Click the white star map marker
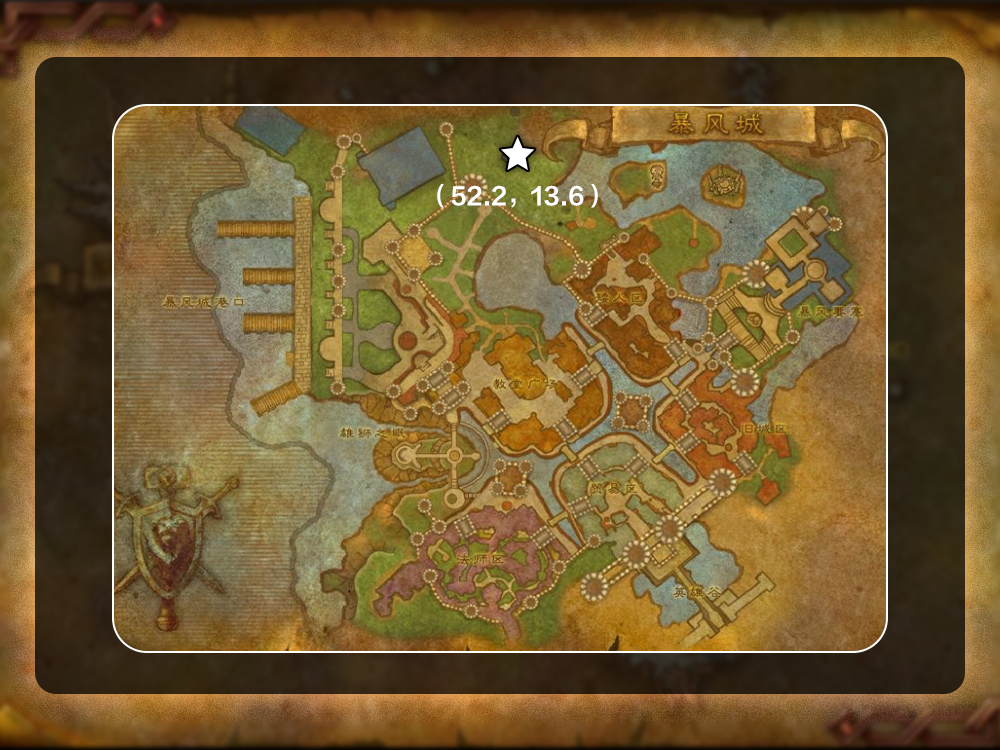Image resolution: width=1000 pixels, height=750 pixels. coord(517,154)
